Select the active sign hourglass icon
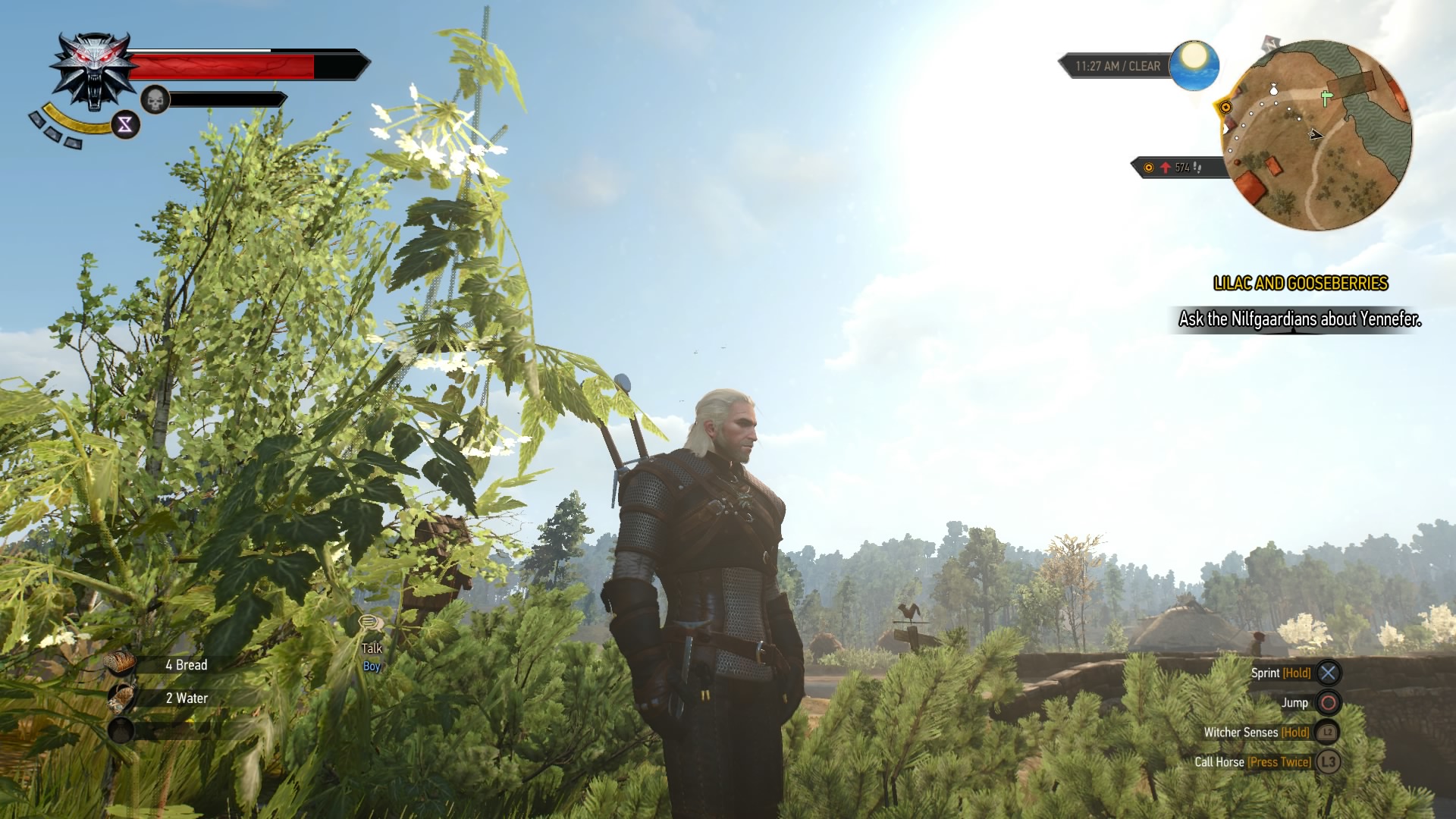This screenshot has width=1456, height=819. [x=125, y=124]
